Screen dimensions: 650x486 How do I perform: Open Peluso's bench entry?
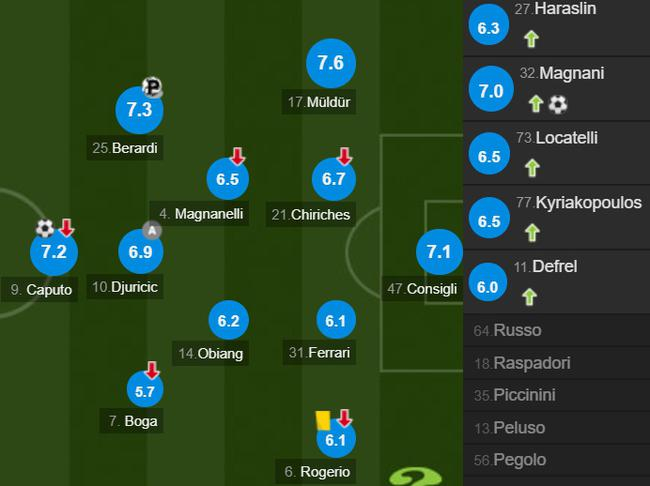point(556,427)
